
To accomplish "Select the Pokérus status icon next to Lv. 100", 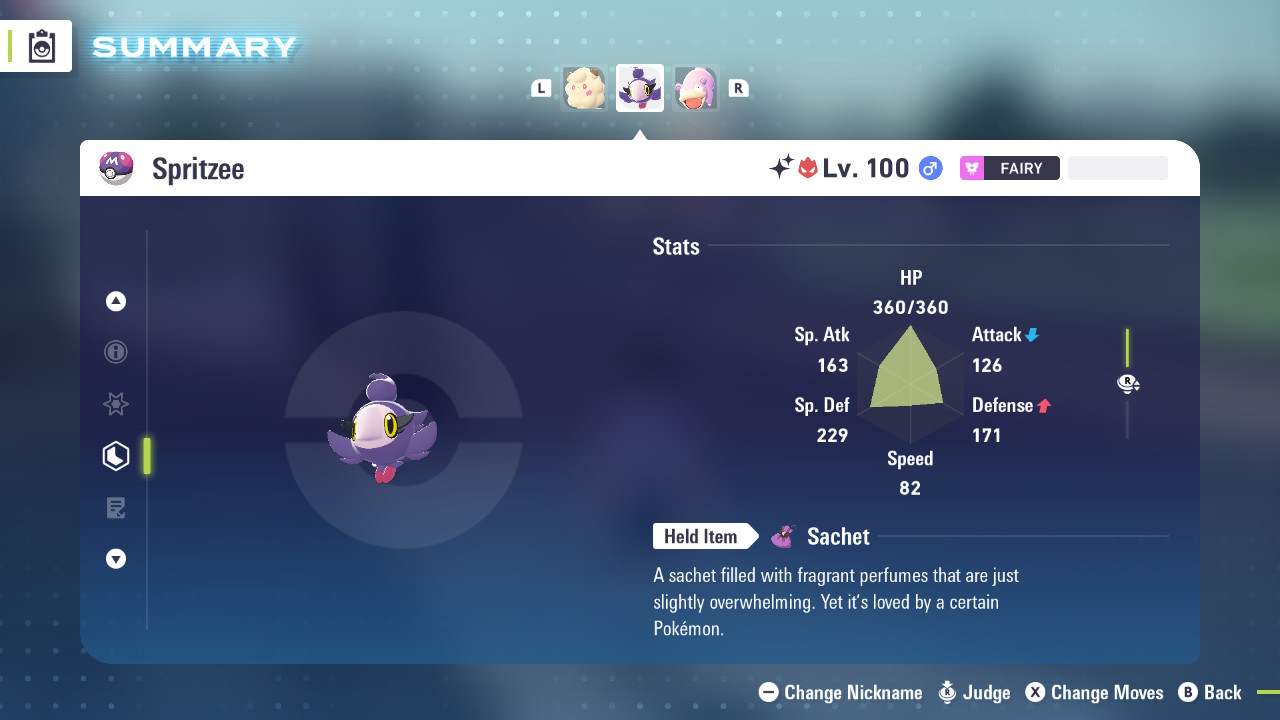I will (808, 168).
